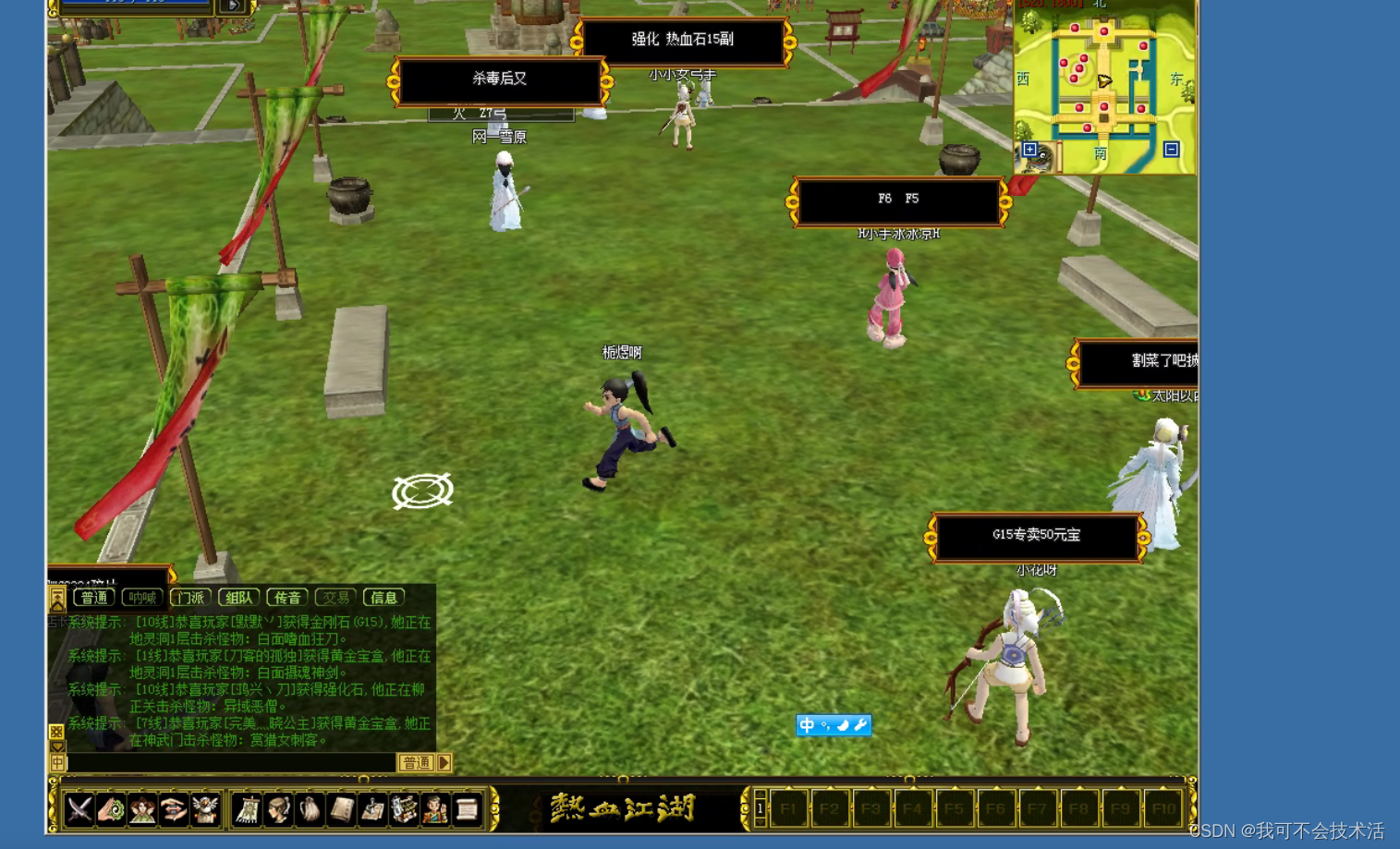Image resolution: width=1400 pixels, height=849 pixels.
Task: Open the hanging banner icon
Action: pyautogui.click(x=247, y=810)
